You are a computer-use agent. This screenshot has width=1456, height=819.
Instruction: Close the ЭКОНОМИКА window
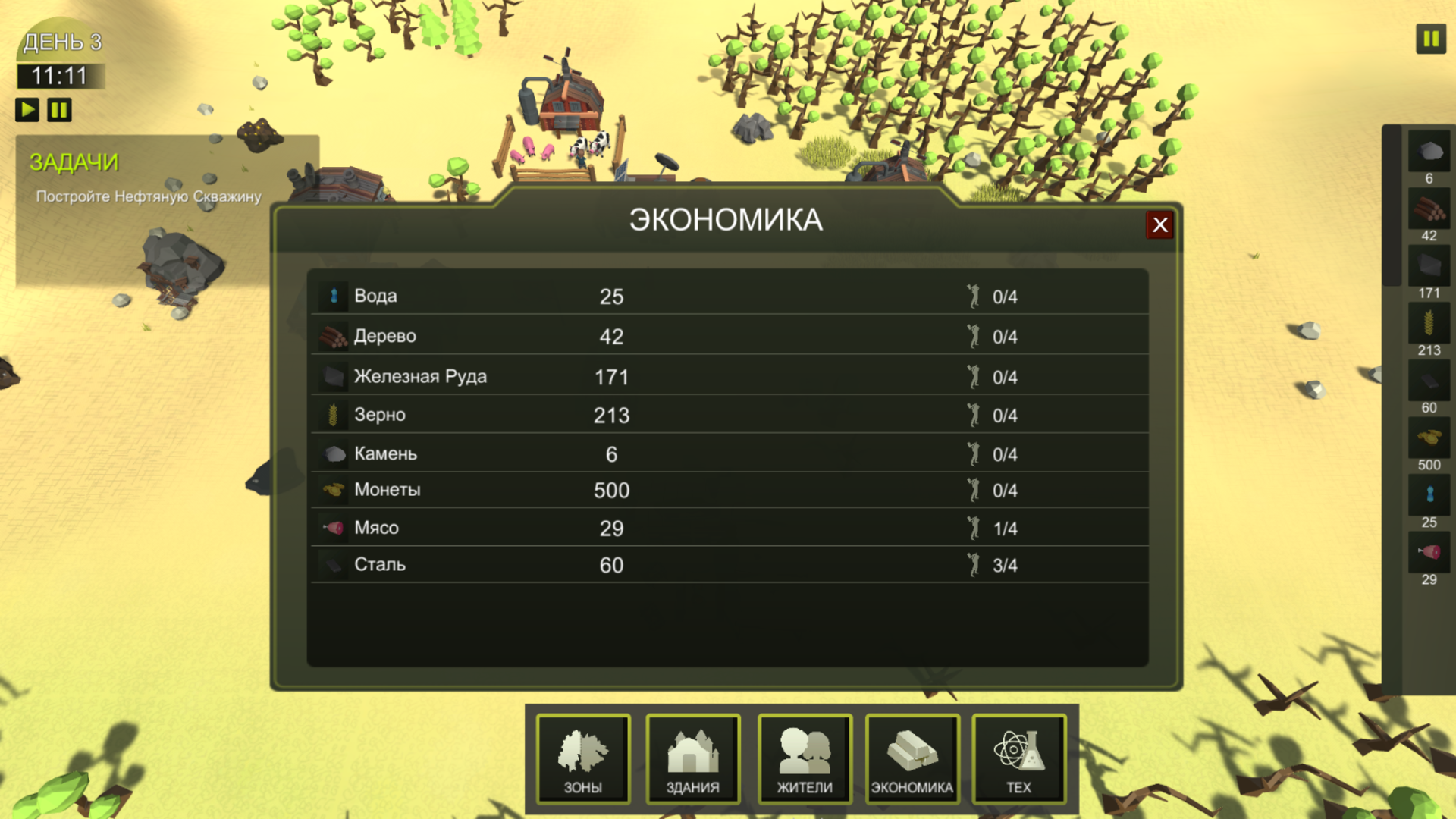click(x=1159, y=224)
